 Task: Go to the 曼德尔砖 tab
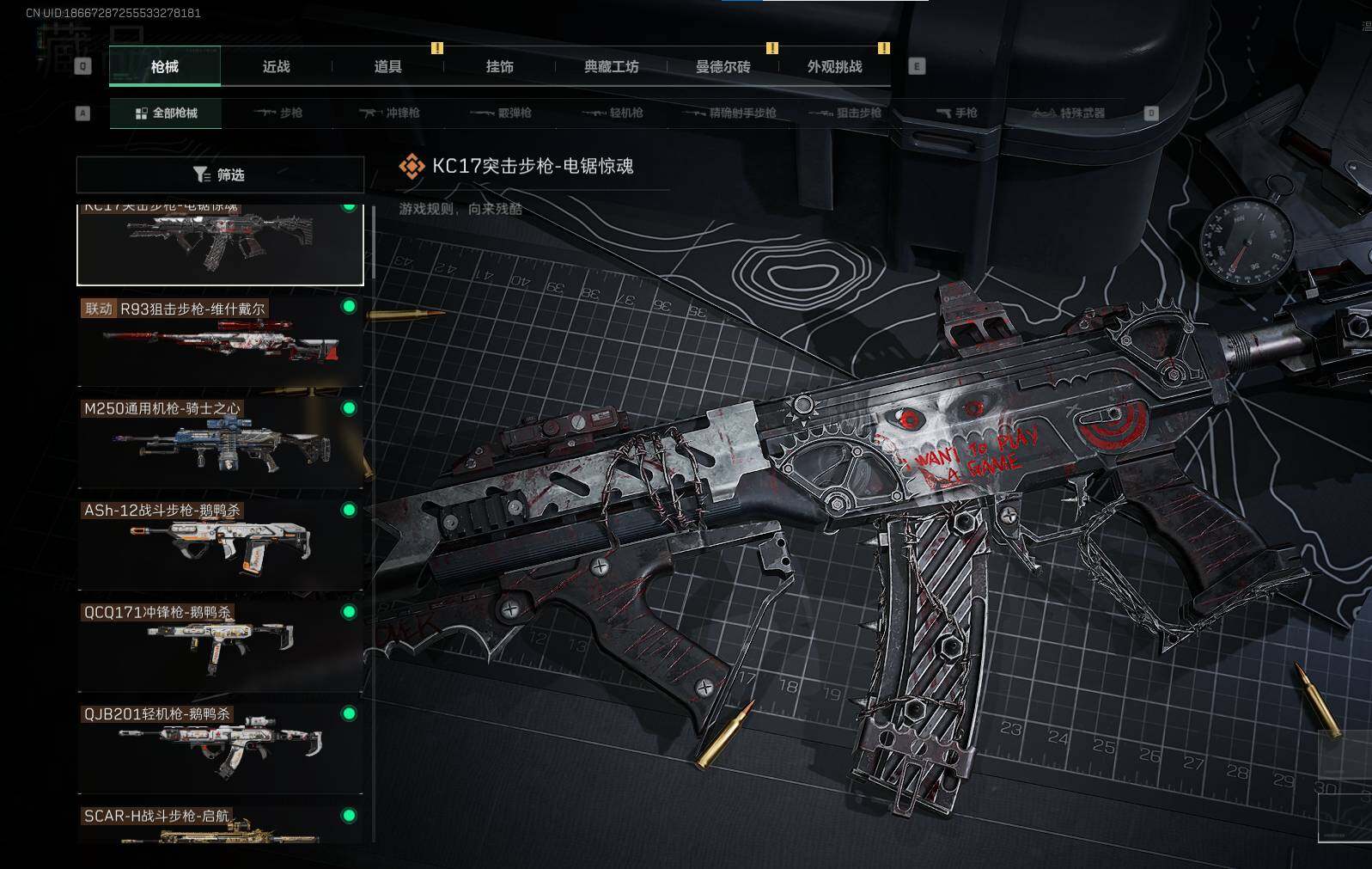[723, 67]
